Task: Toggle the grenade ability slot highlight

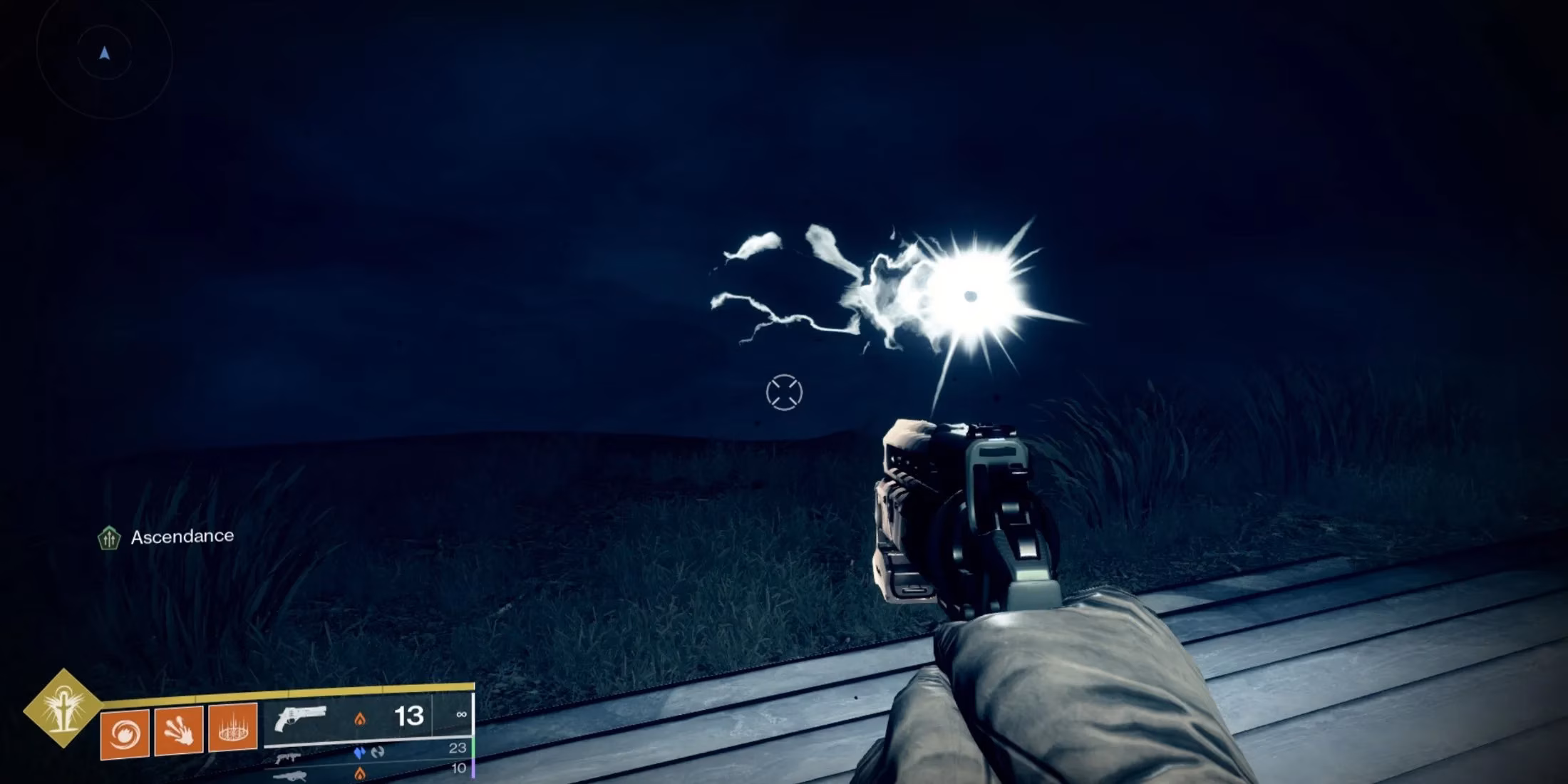Action: tap(125, 733)
